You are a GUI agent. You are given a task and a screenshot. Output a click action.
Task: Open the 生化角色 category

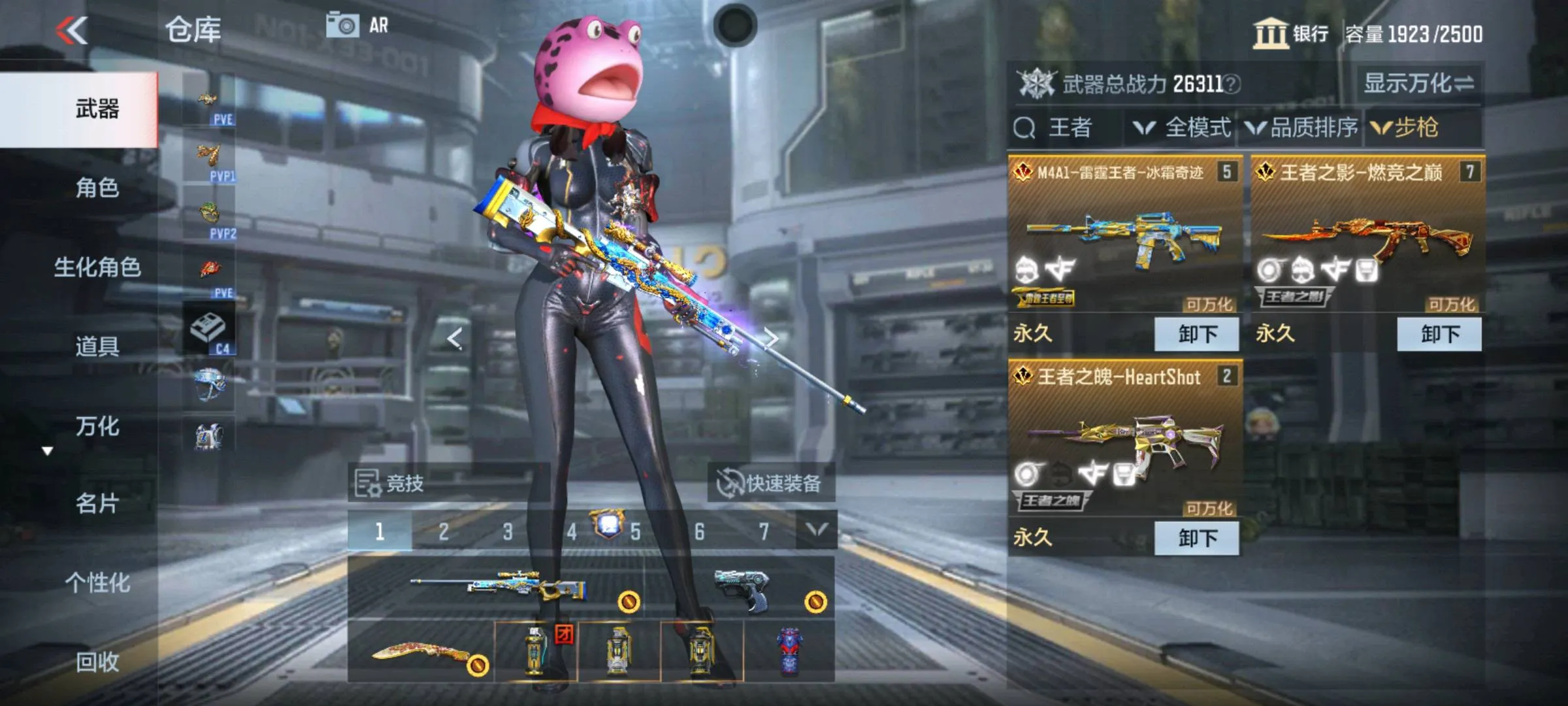point(97,267)
